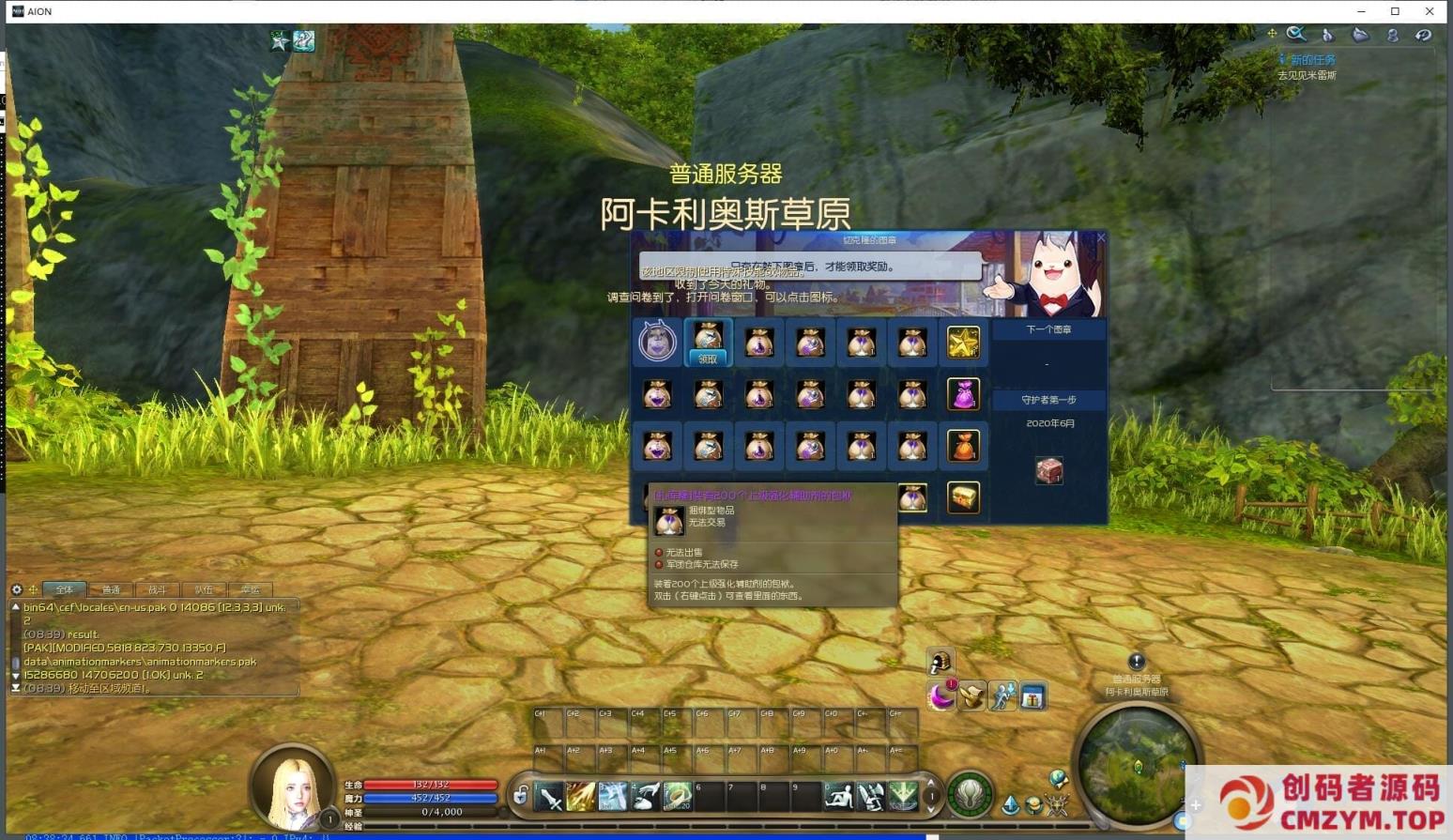Expand the 下一个图章 next stamp section
The image size is (1453, 840).
(x=1048, y=329)
